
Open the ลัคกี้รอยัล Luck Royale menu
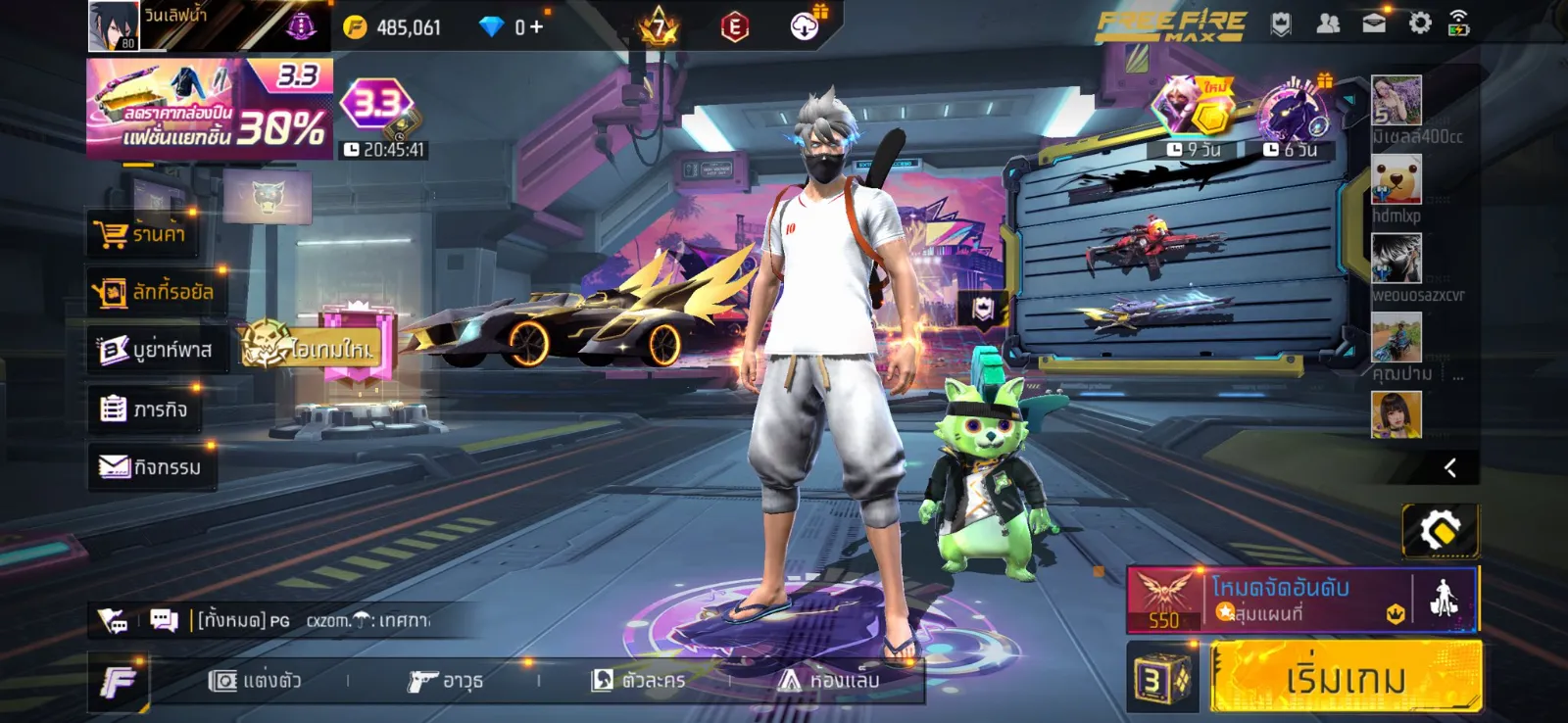pos(155,292)
